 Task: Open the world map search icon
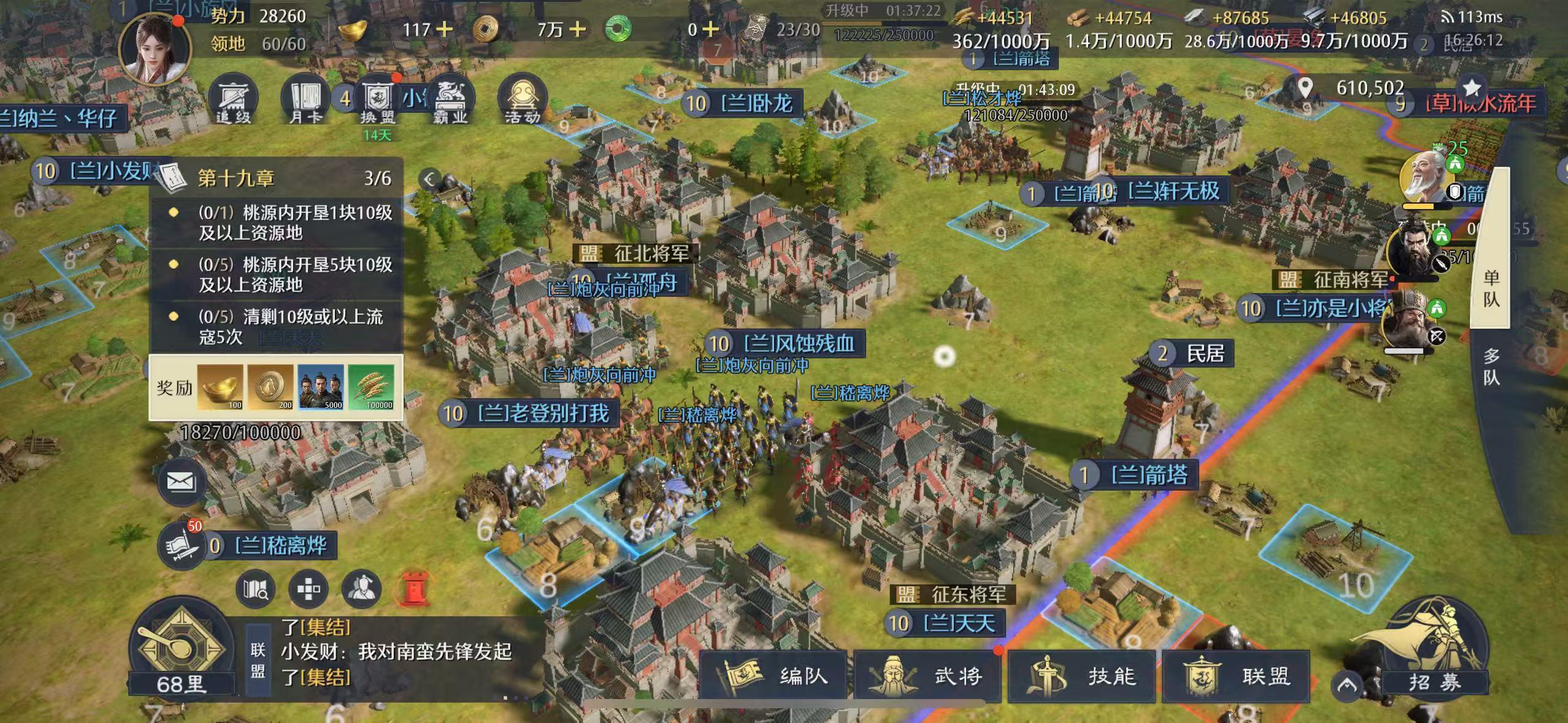click(x=255, y=587)
